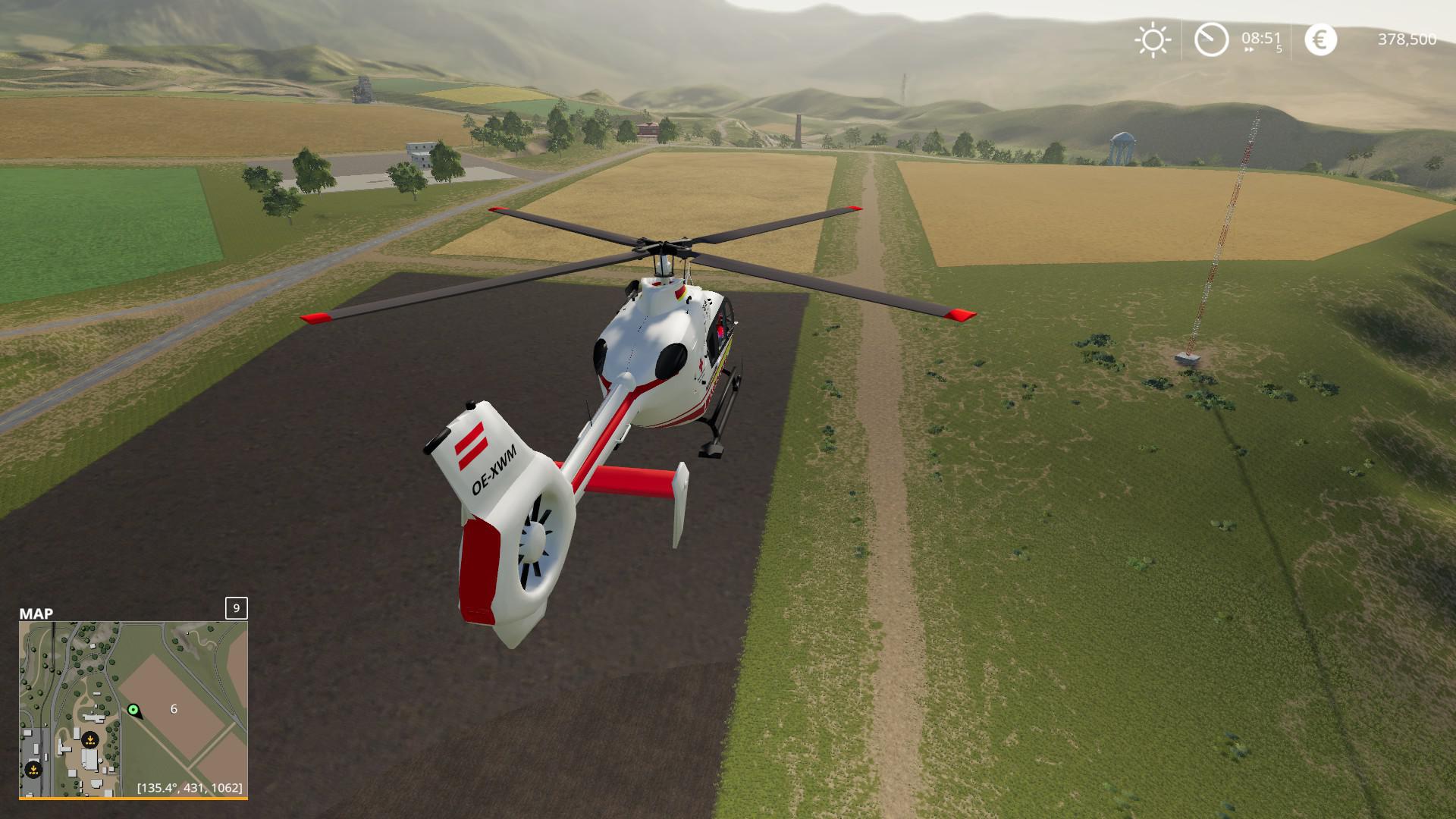Select the green player marker on minimap
Screen dimensions: 1456x819
pyautogui.click(x=133, y=710)
